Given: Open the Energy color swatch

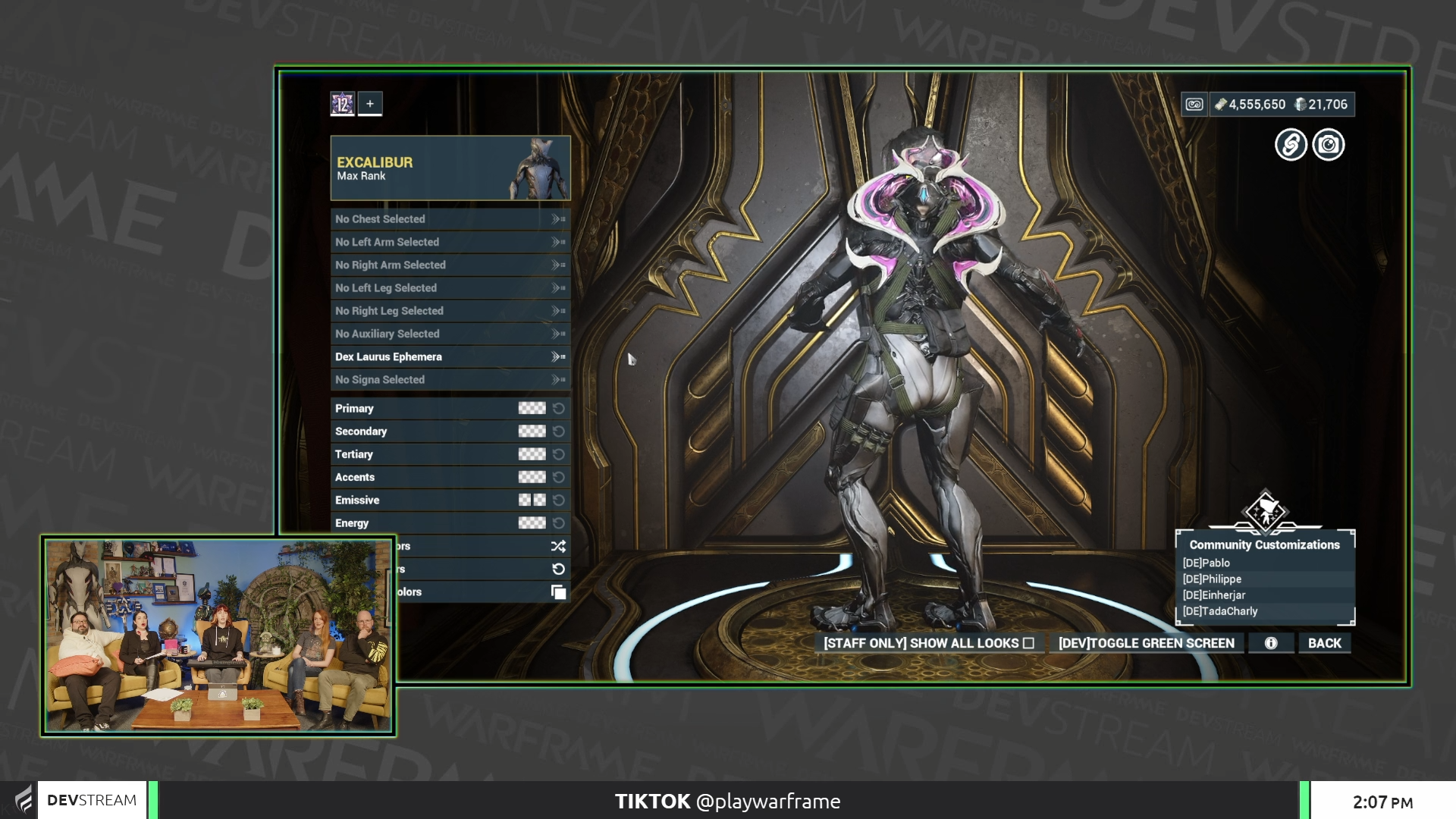Looking at the screenshot, I should tap(532, 522).
